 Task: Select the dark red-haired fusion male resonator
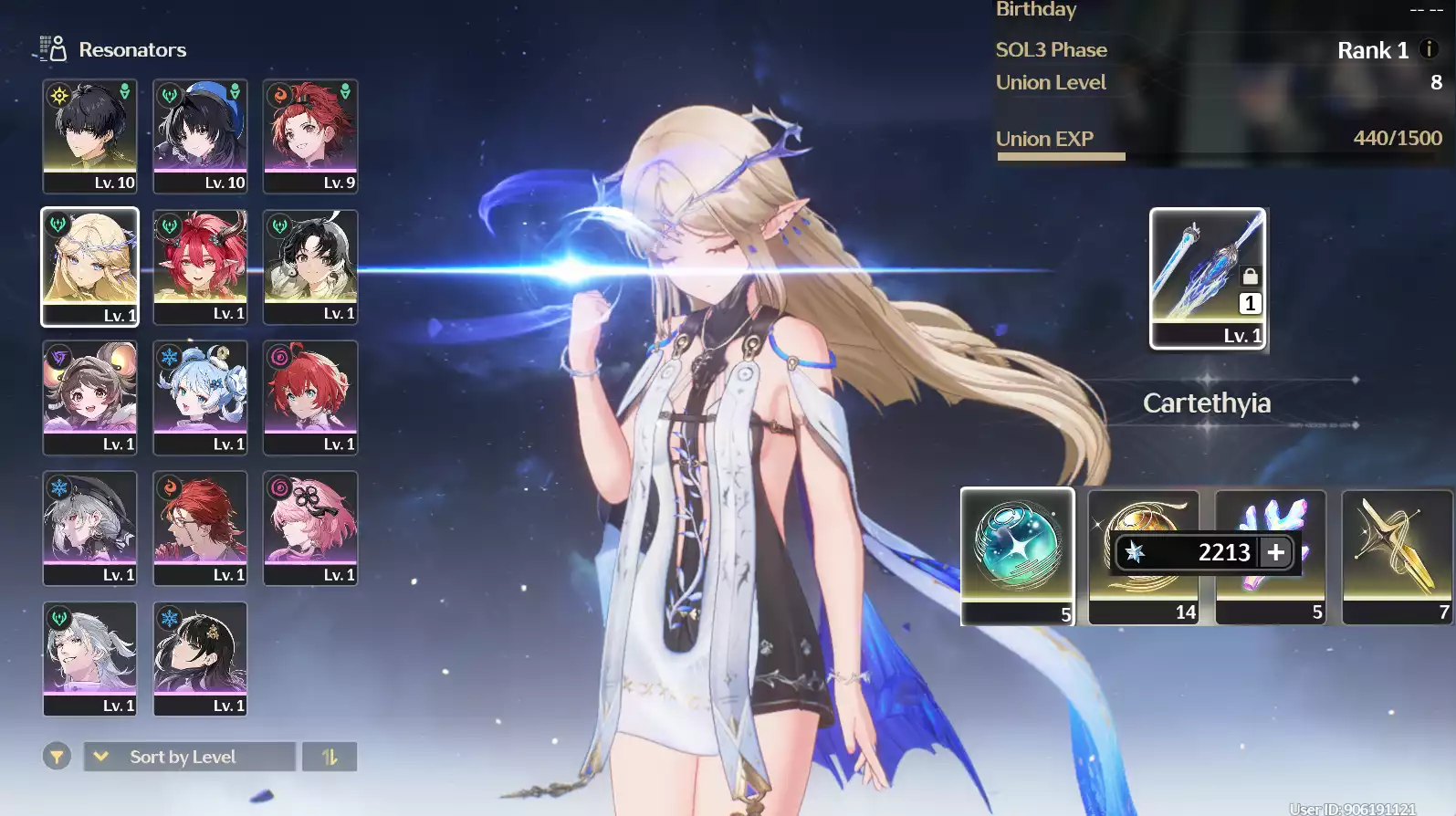pos(200,528)
